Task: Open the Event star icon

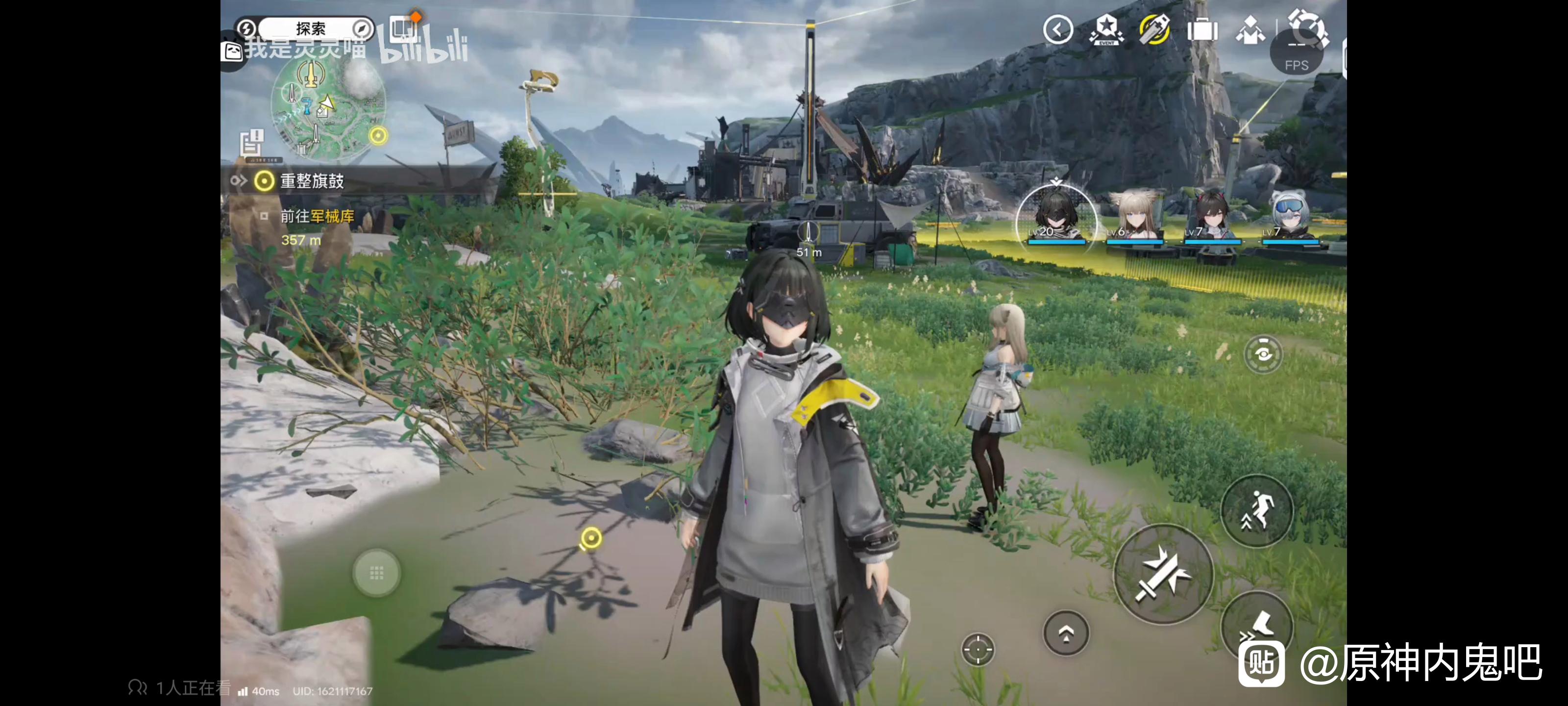Action: pos(1106,29)
